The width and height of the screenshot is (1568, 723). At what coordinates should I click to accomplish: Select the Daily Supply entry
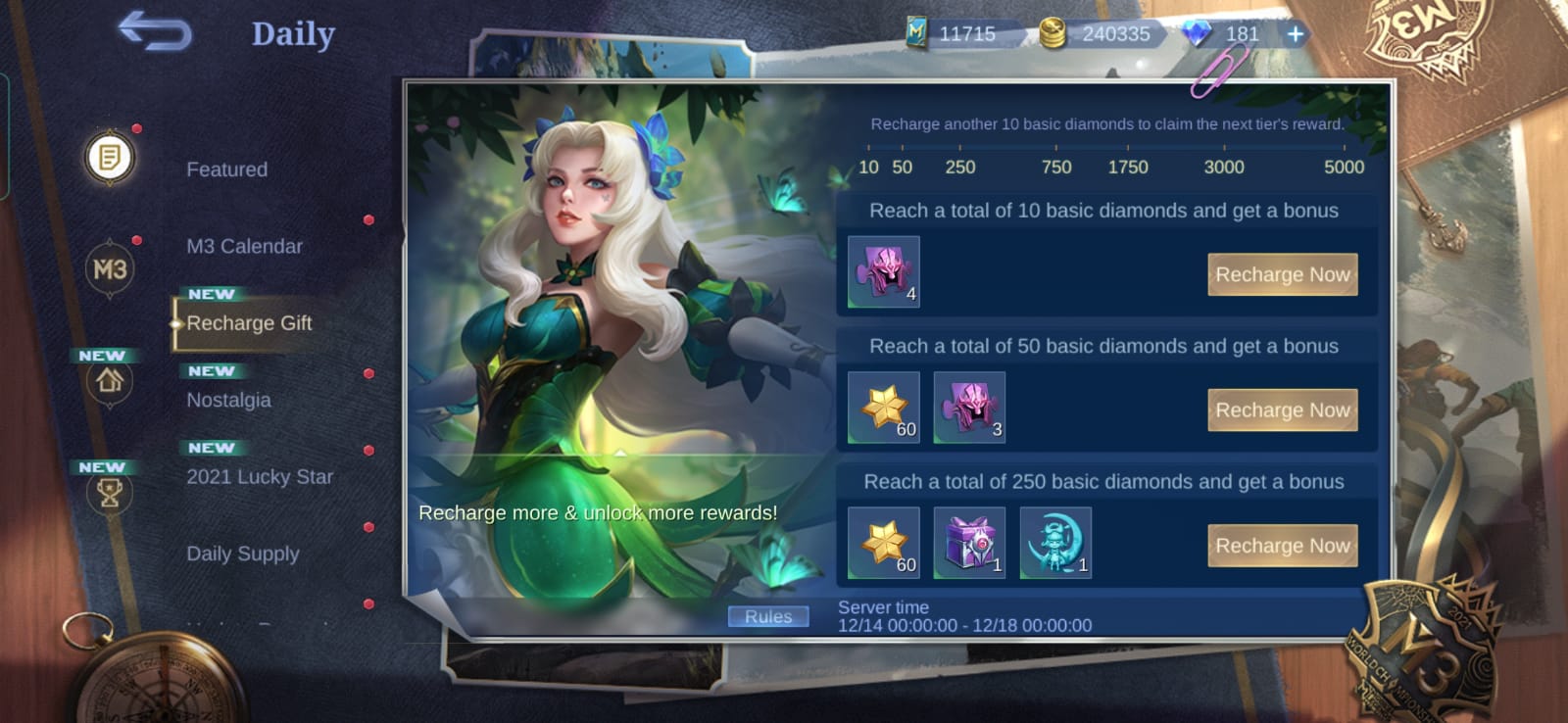click(x=243, y=554)
